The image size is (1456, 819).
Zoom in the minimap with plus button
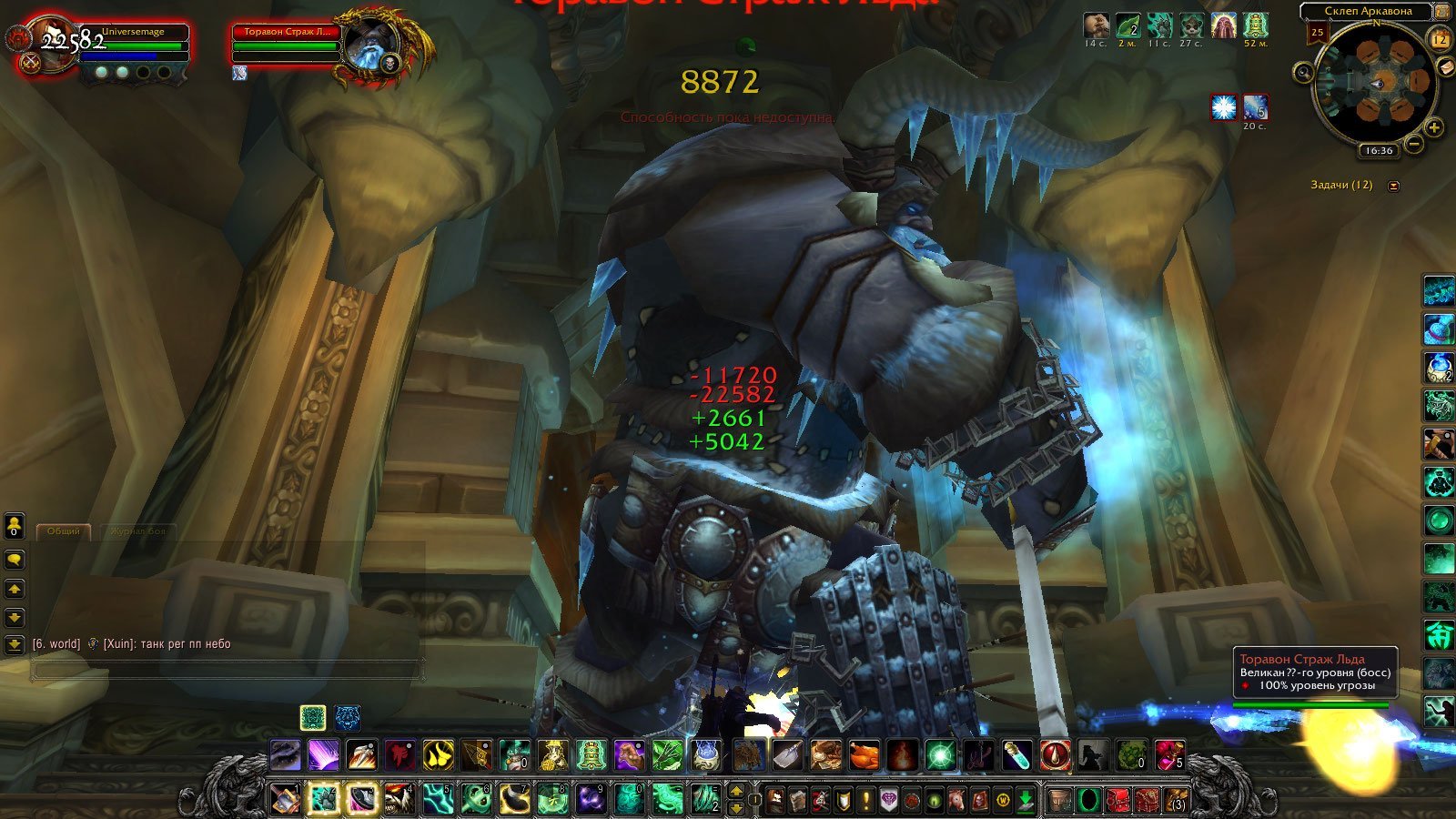pos(1434,127)
